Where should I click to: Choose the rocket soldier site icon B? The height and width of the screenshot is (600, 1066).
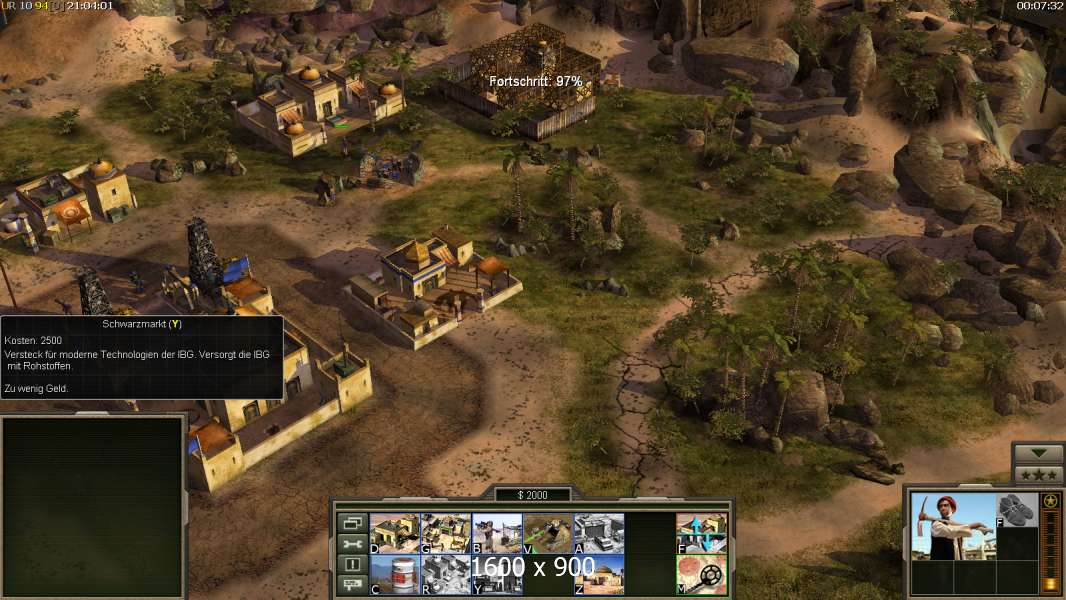point(497,533)
